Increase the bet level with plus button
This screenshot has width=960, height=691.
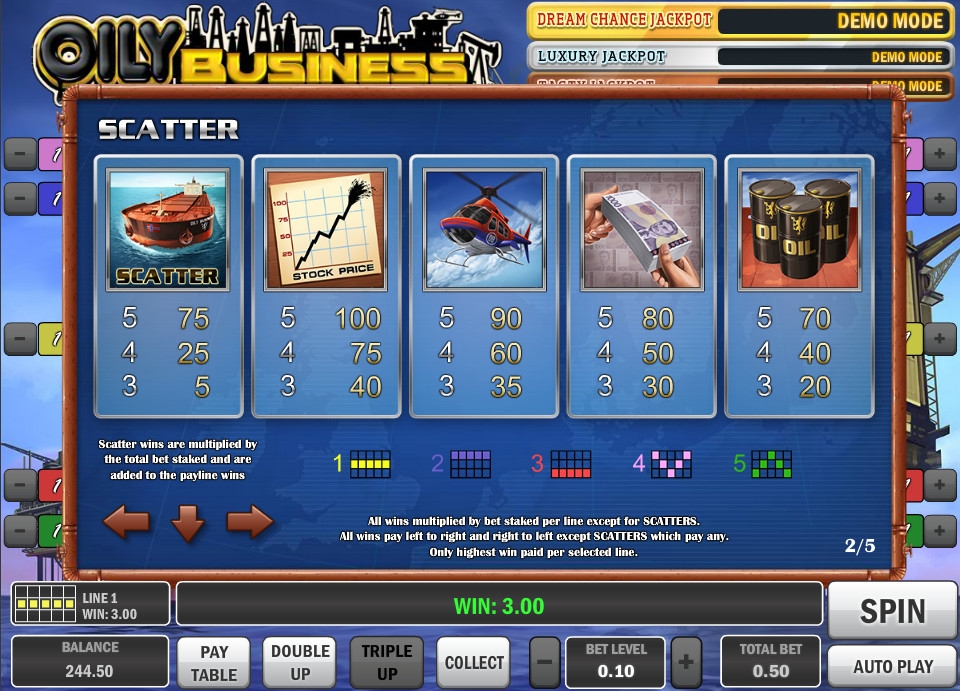tap(686, 662)
